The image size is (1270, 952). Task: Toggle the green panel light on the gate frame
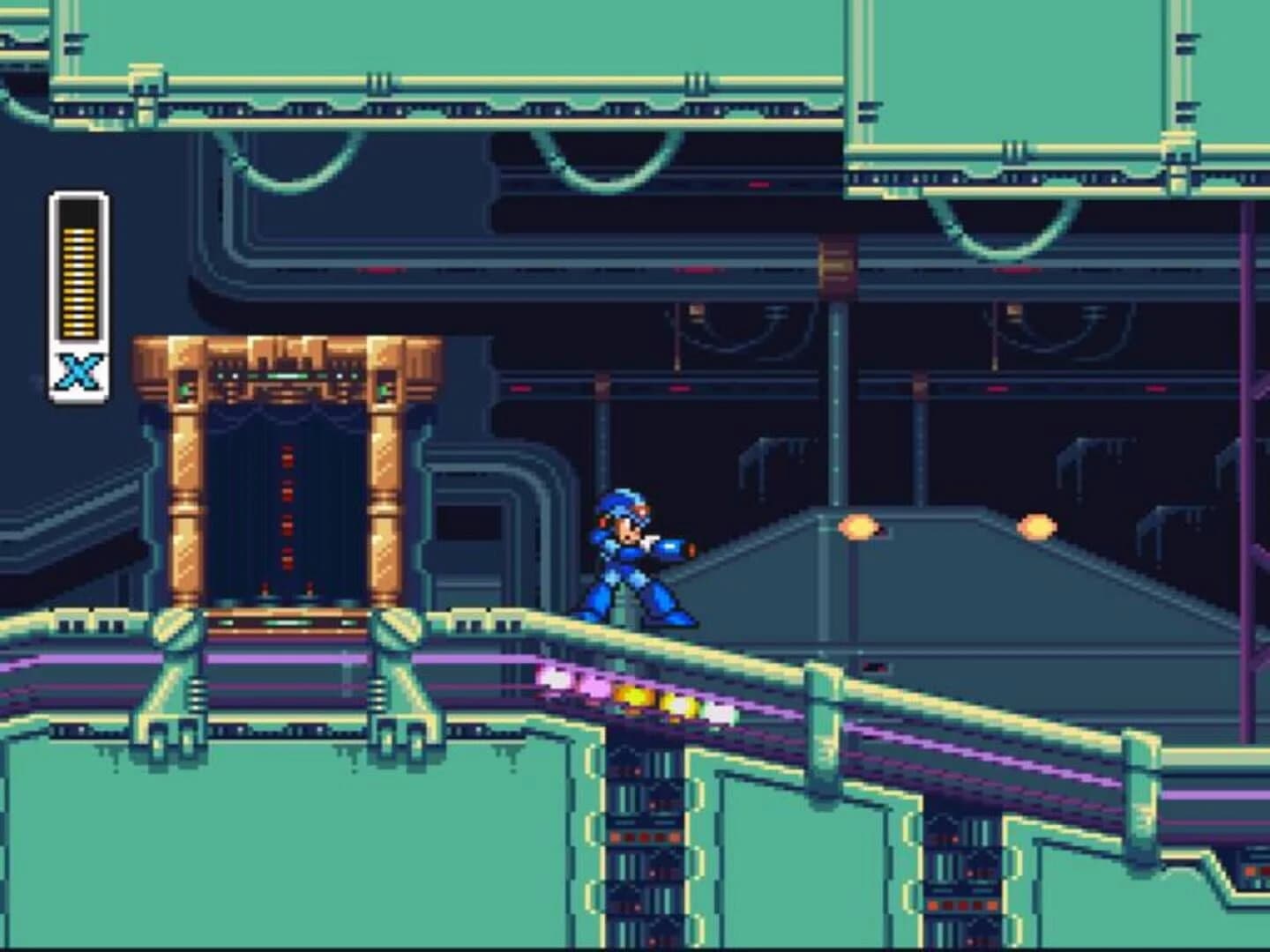(x=185, y=390)
